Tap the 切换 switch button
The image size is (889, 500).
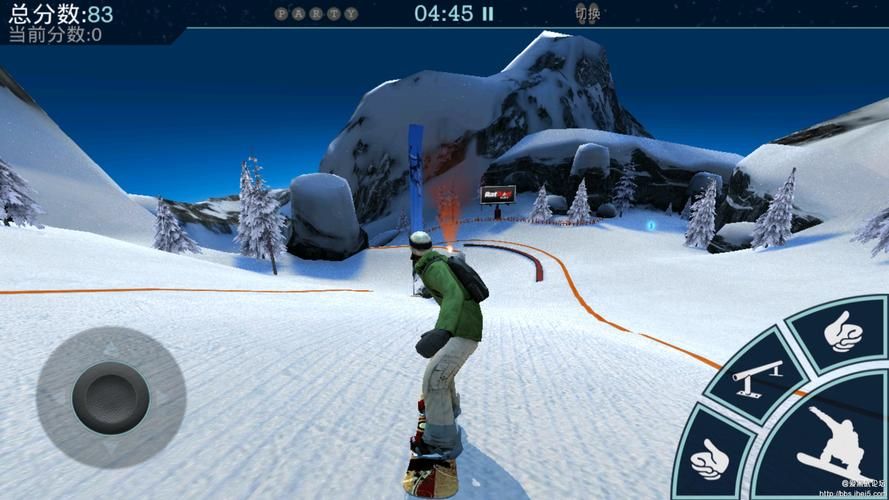(588, 13)
